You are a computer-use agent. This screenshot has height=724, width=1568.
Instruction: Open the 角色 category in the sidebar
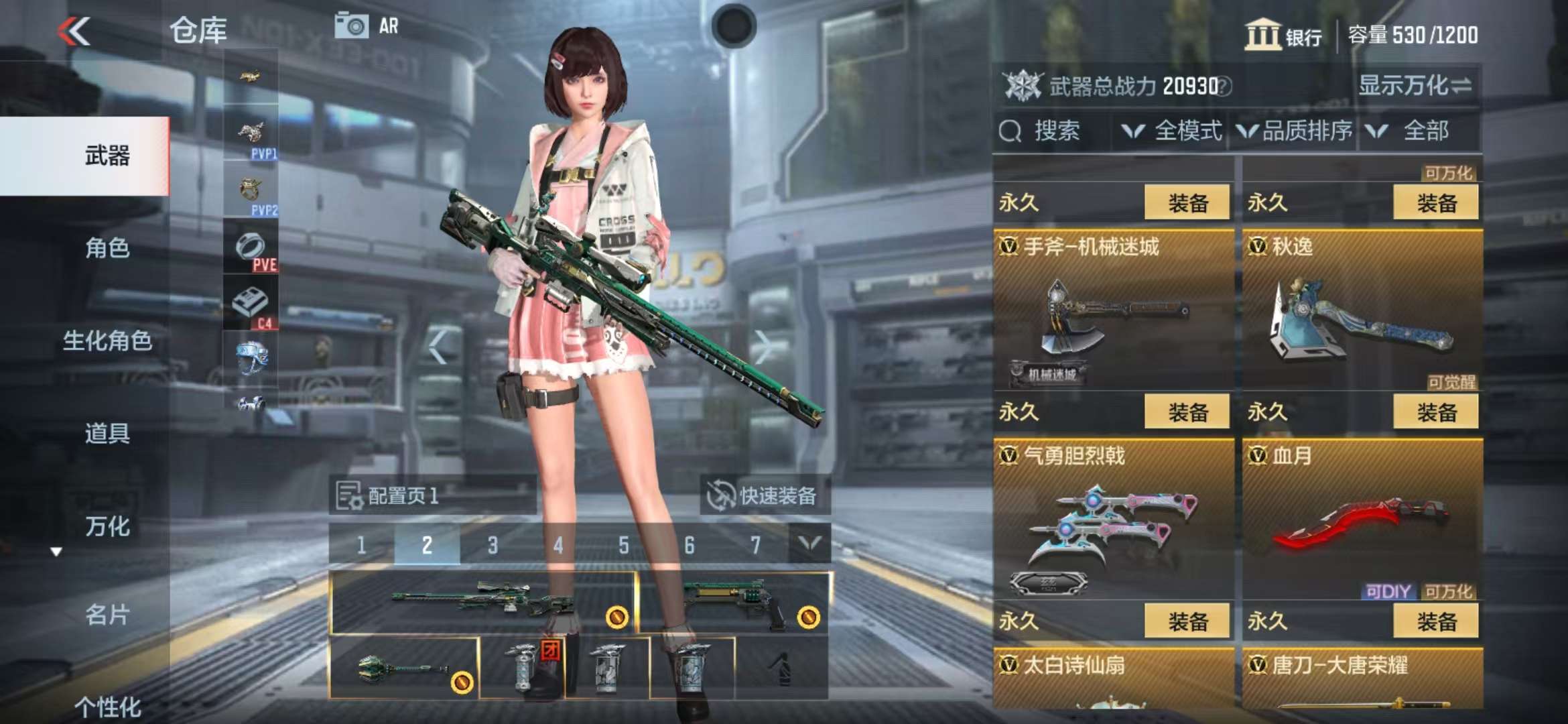107,248
